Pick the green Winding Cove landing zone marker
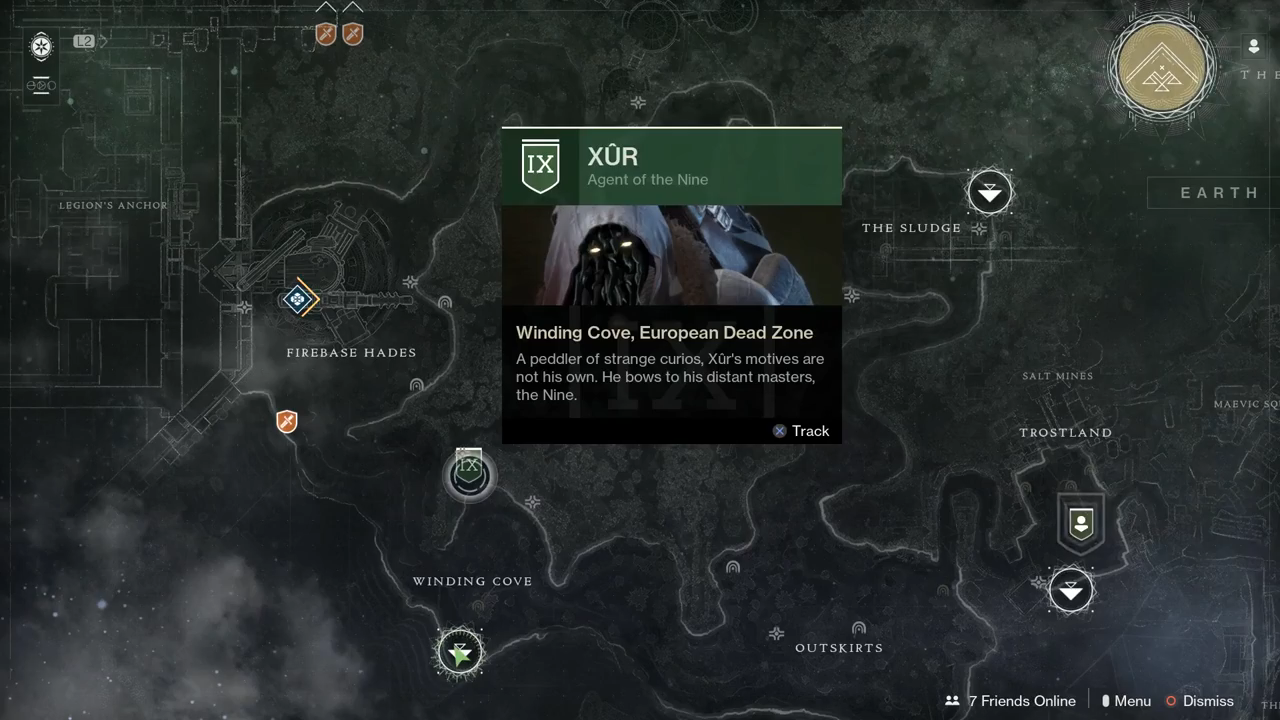 click(460, 654)
